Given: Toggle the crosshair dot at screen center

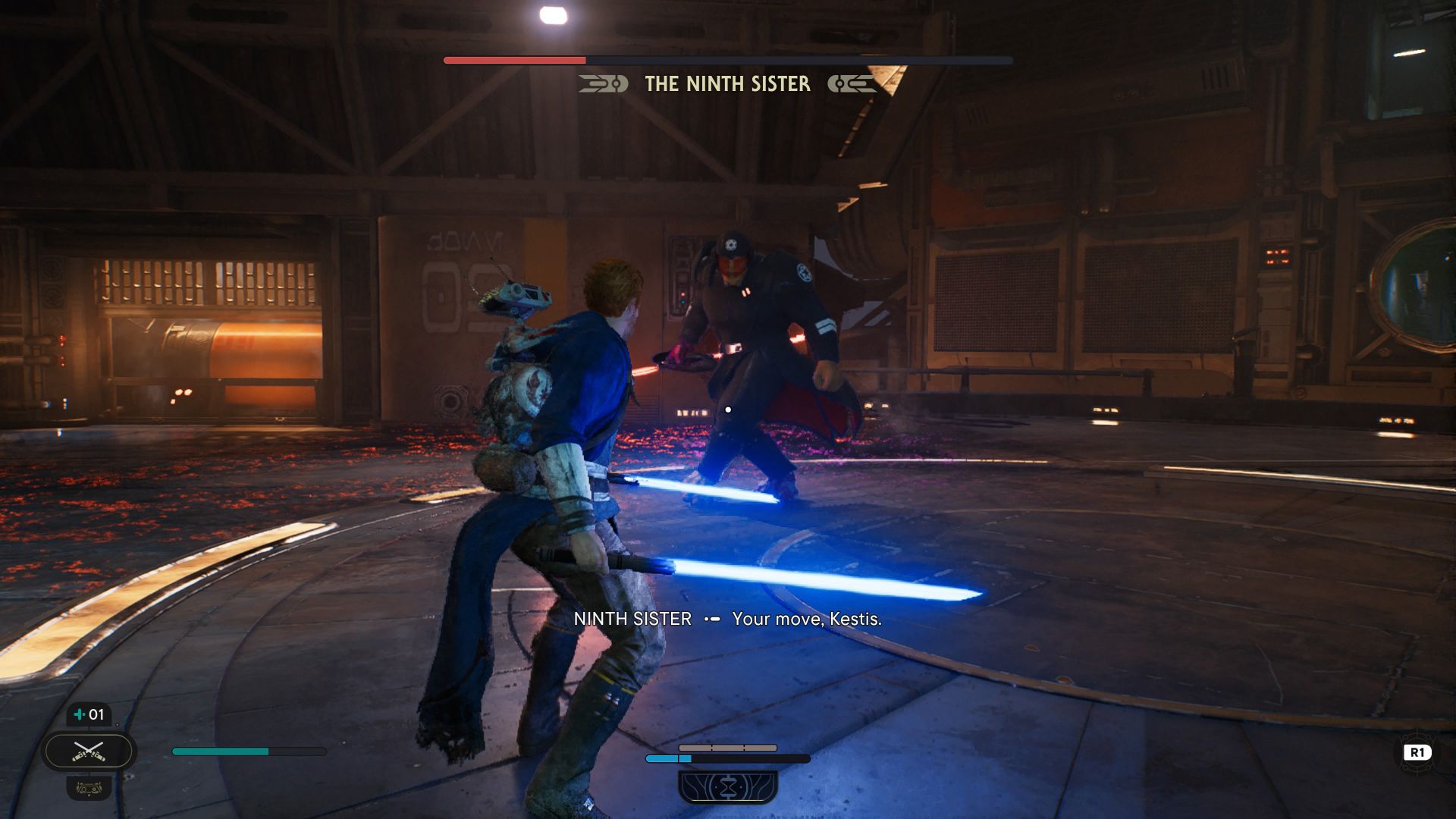Looking at the screenshot, I should tap(728, 408).
